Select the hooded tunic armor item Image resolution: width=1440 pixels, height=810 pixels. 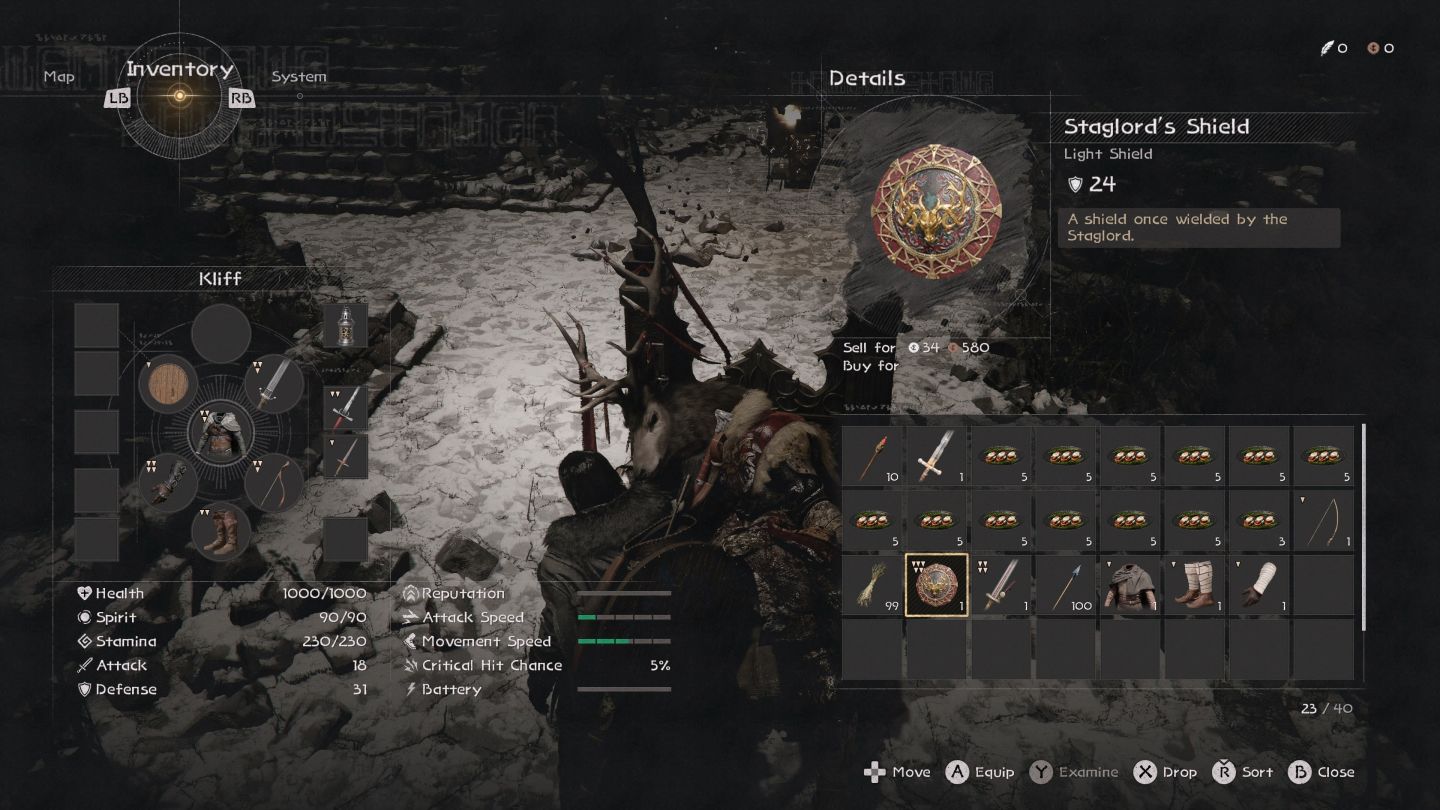tap(1129, 585)
